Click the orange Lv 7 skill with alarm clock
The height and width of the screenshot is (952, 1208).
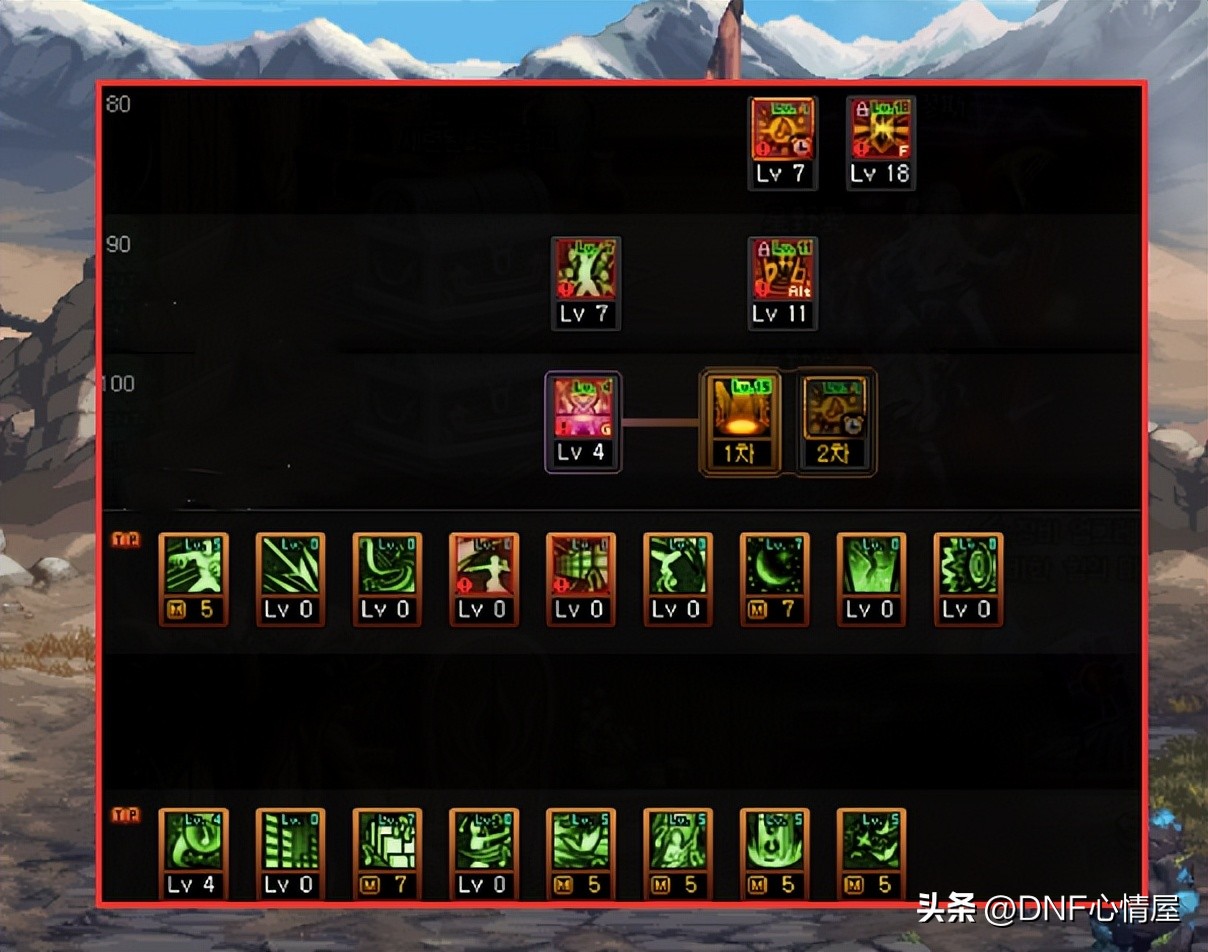(782, 131)
